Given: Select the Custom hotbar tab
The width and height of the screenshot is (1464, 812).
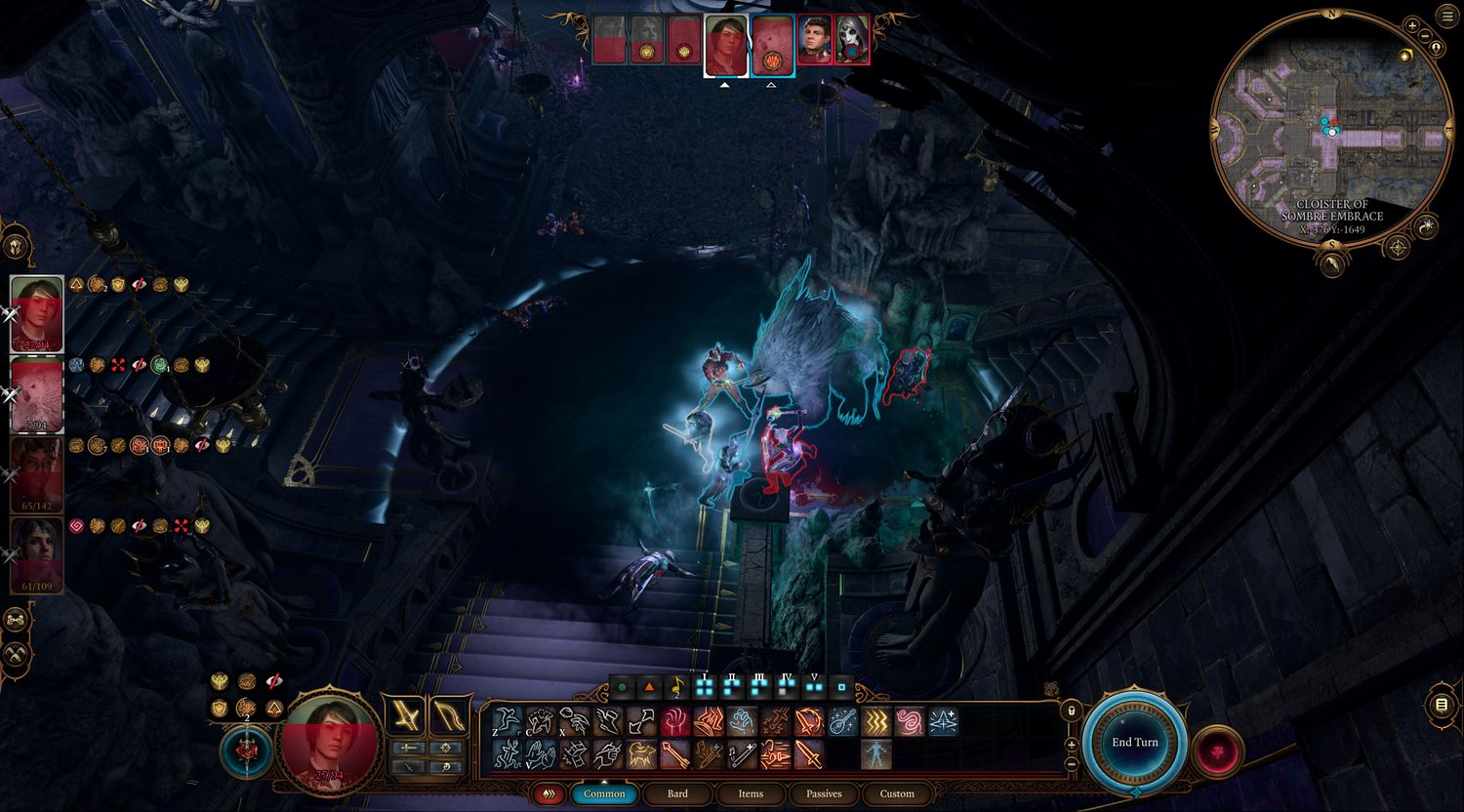Looking at the screenshot, I should coord(897,793).
